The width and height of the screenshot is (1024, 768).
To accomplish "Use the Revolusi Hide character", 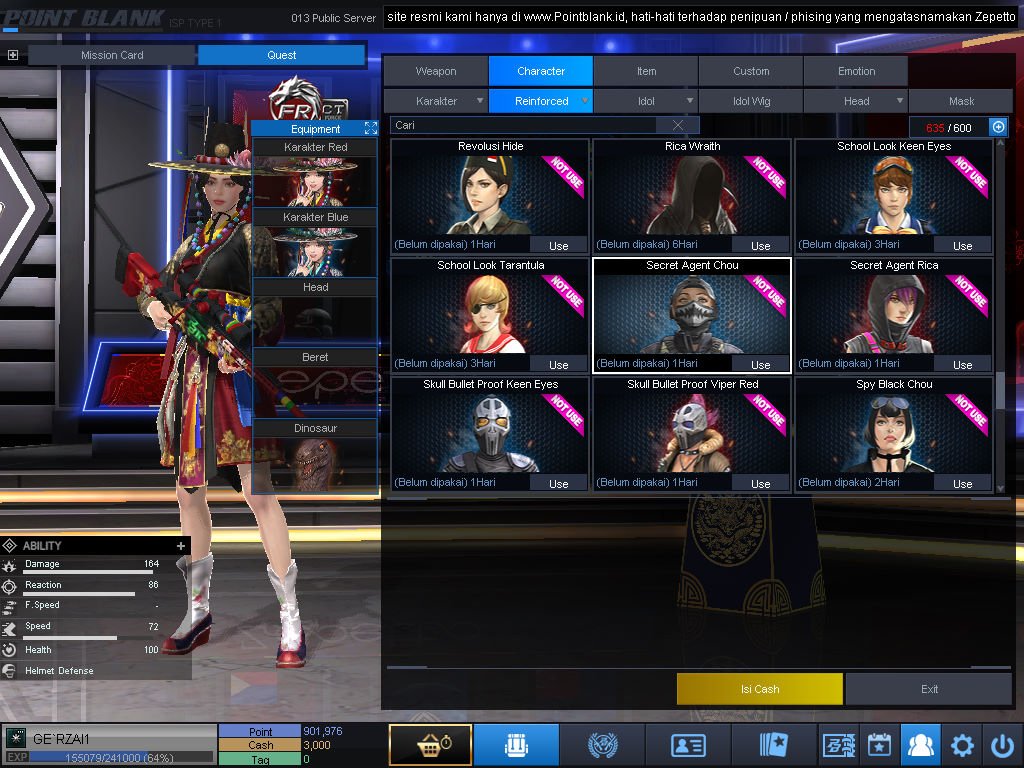I will 558,245.
